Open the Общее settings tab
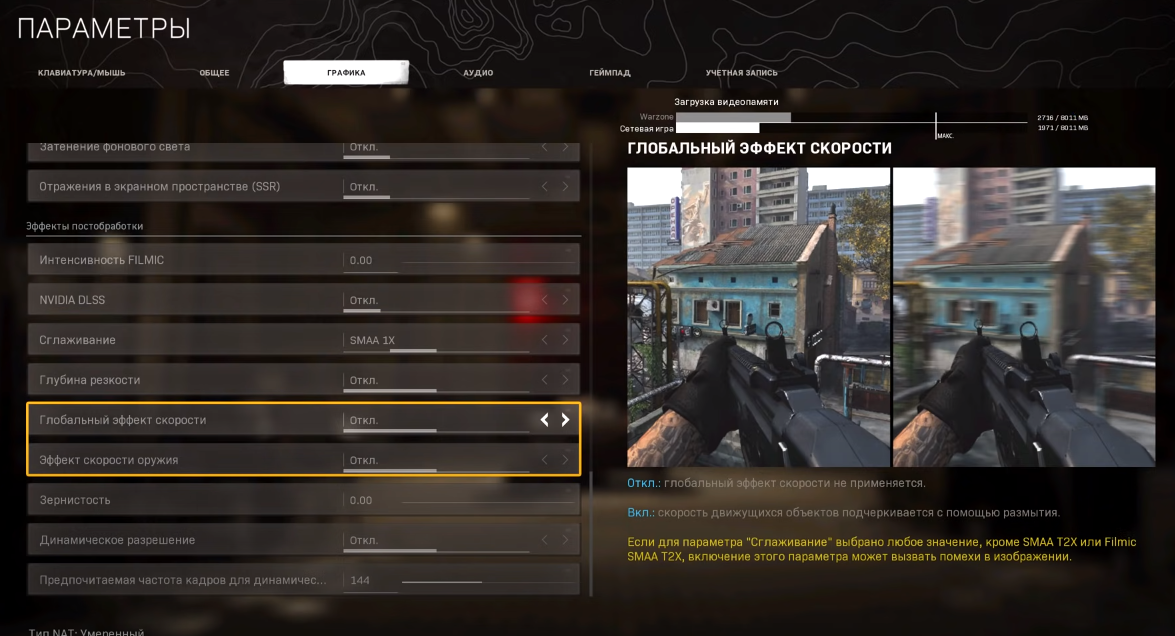This screenshot has width=1175, height=636. coord(214,73)
